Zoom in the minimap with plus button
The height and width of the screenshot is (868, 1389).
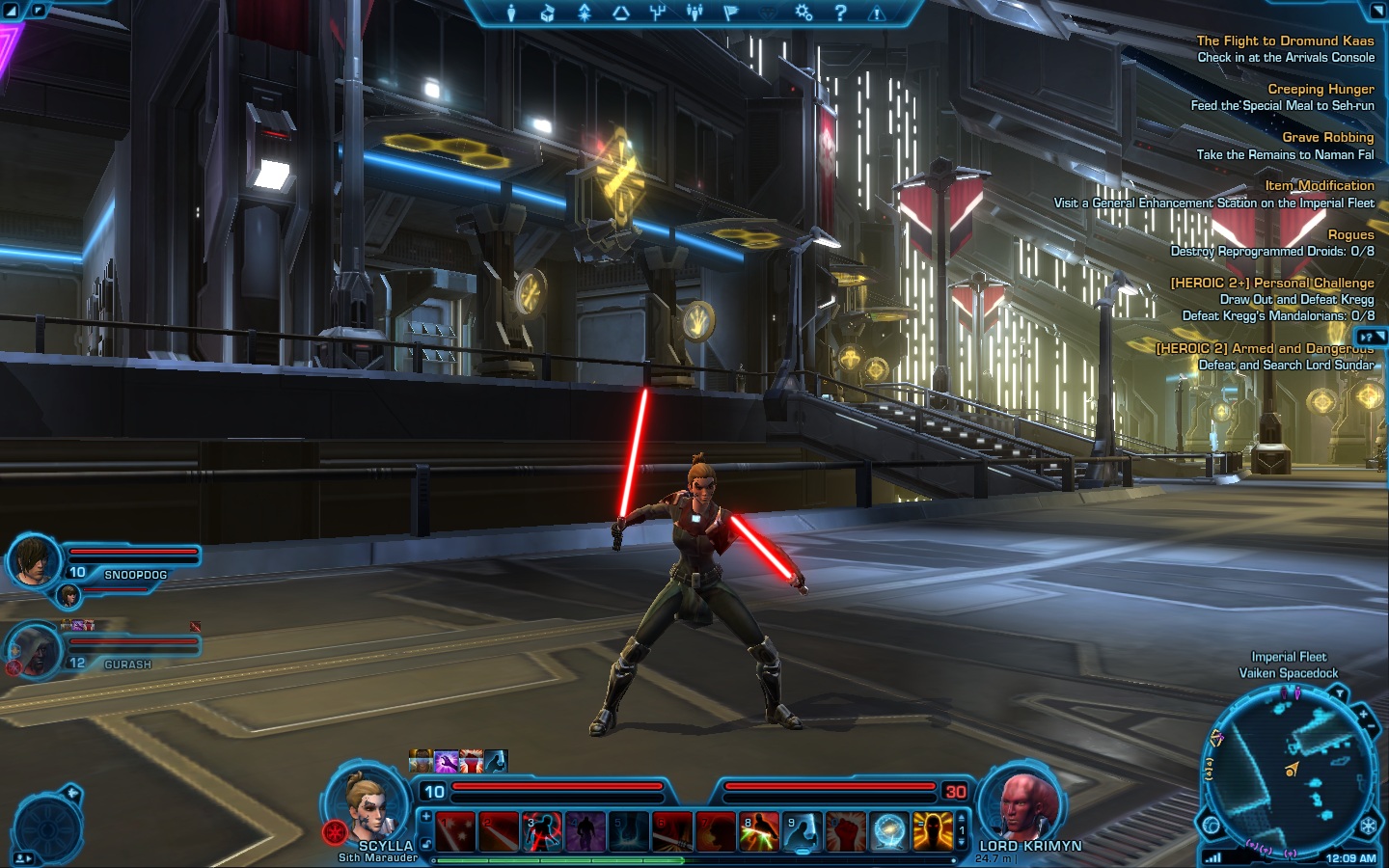click(x=1363, y=716)
